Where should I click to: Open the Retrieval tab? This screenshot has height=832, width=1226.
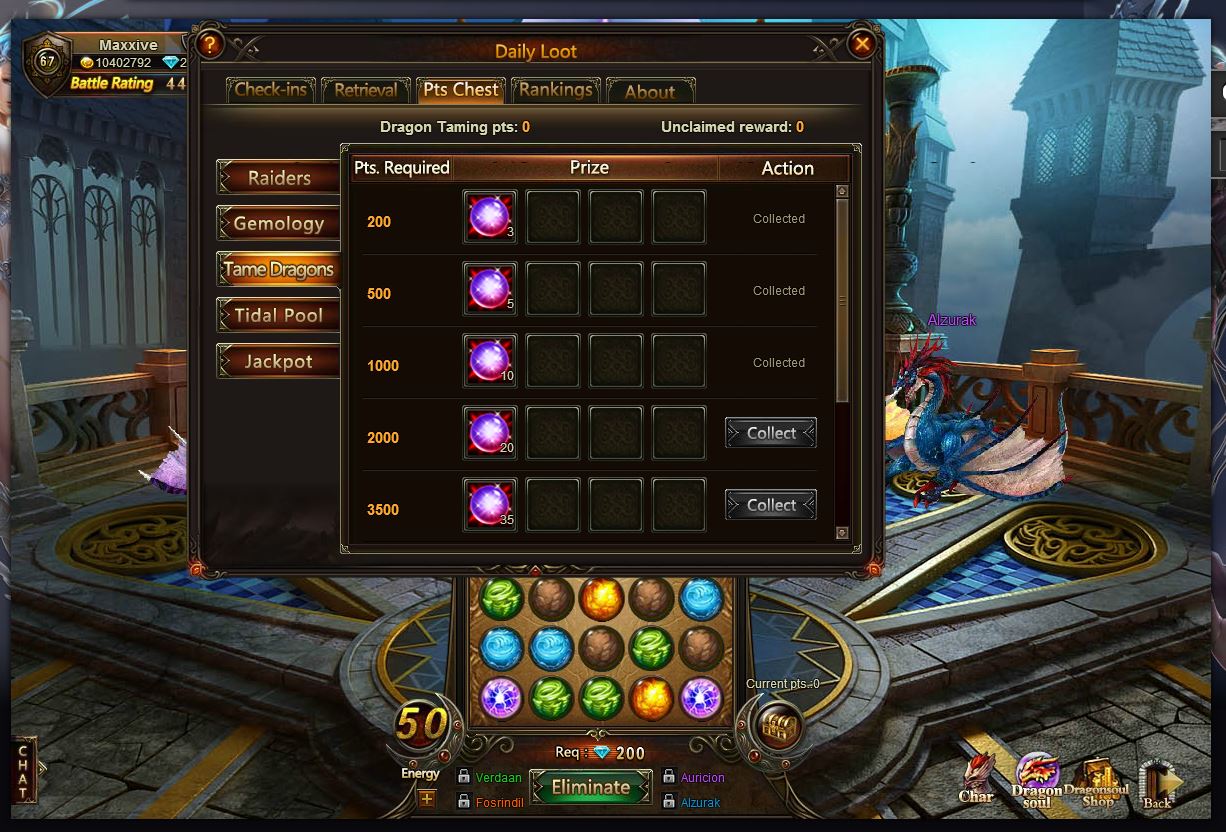(365, 90)
